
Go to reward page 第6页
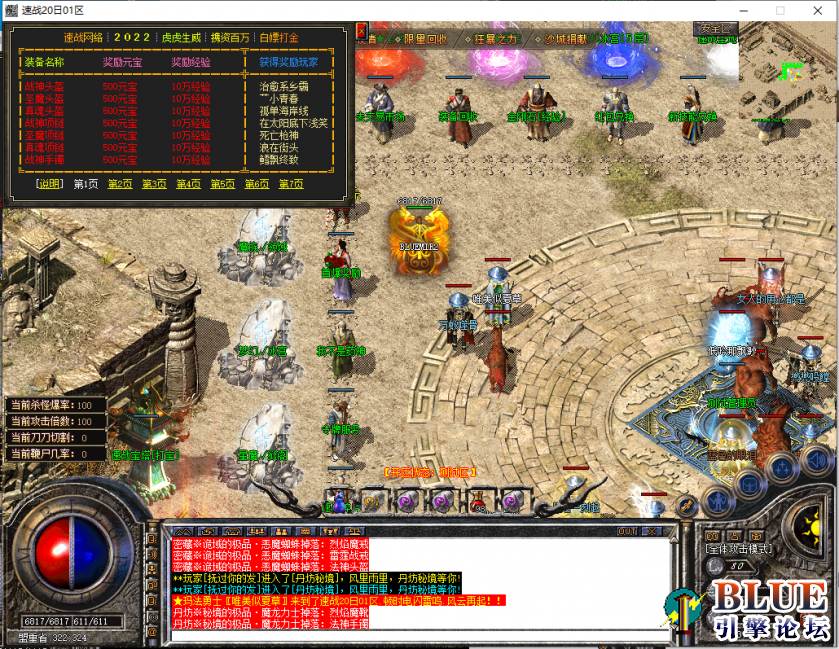[x=256, y=184]
